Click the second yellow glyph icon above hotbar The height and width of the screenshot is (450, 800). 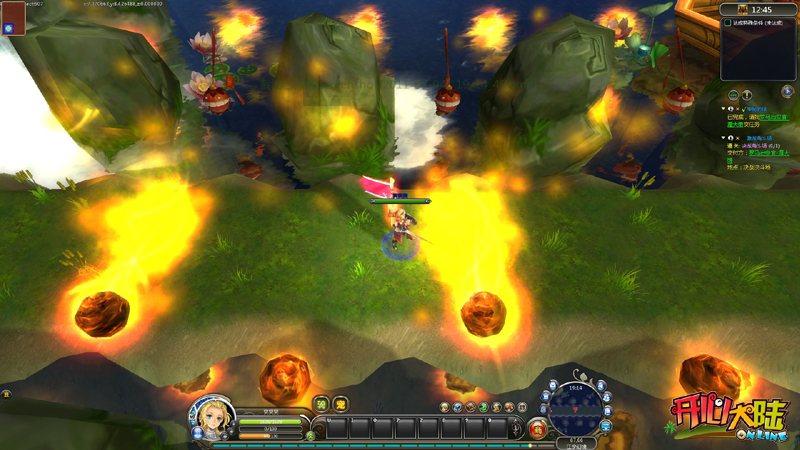(x=340, y=404)
